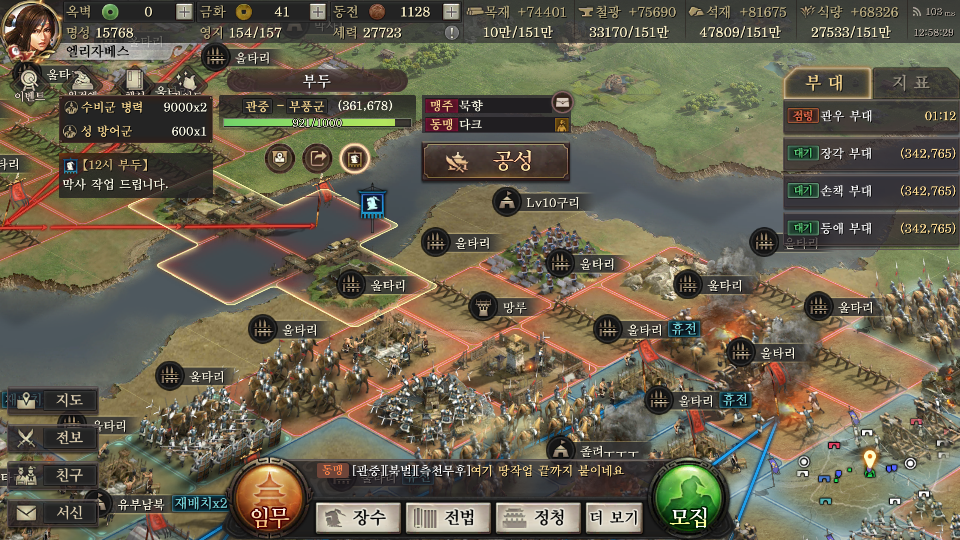The height and width of the screenshot is (540, 960).
Task: Open the player portrait profile
Action: click(x=30, y=28)
